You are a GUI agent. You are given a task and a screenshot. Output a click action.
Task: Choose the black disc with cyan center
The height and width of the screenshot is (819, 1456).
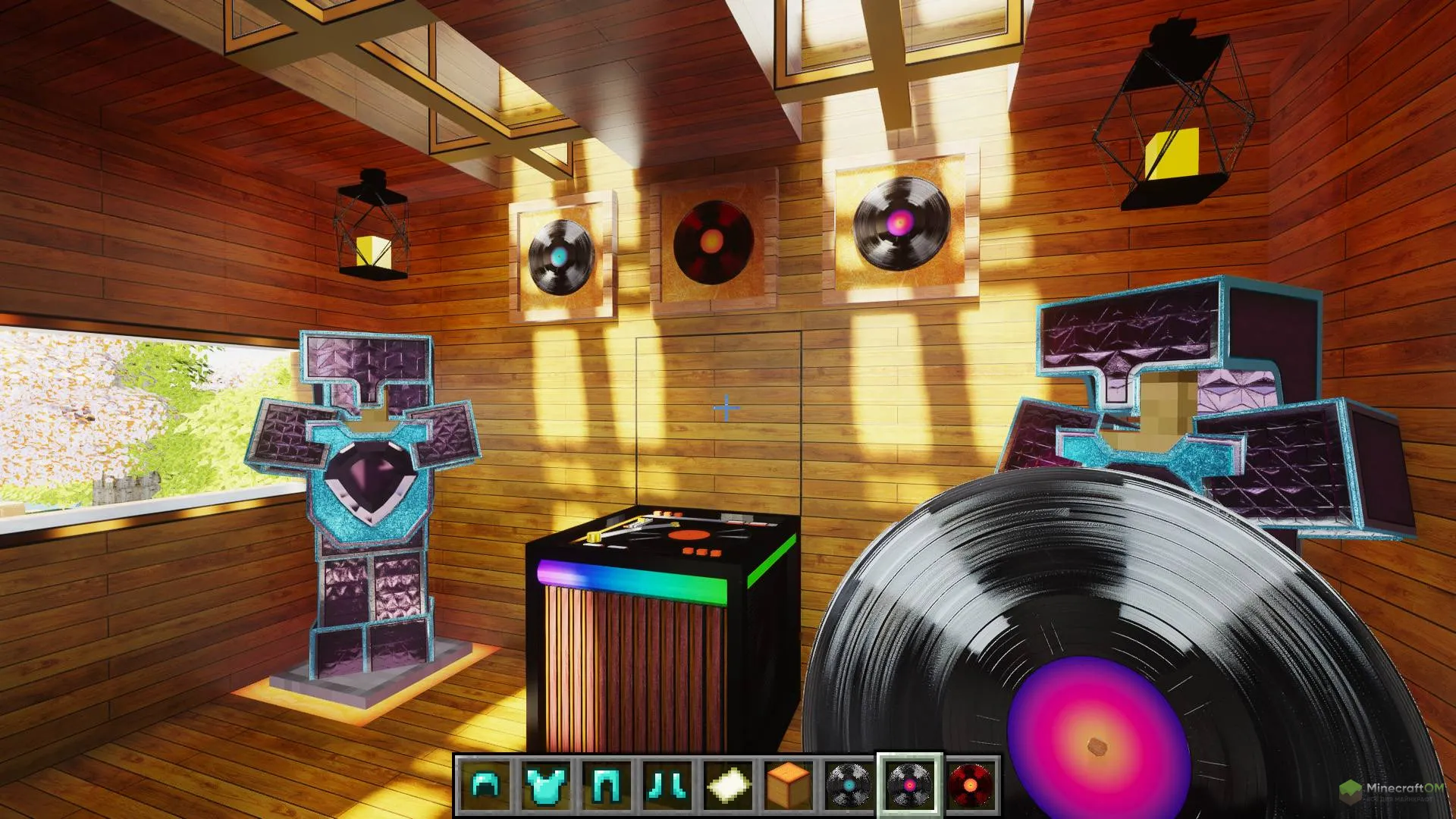click(848, 785)
